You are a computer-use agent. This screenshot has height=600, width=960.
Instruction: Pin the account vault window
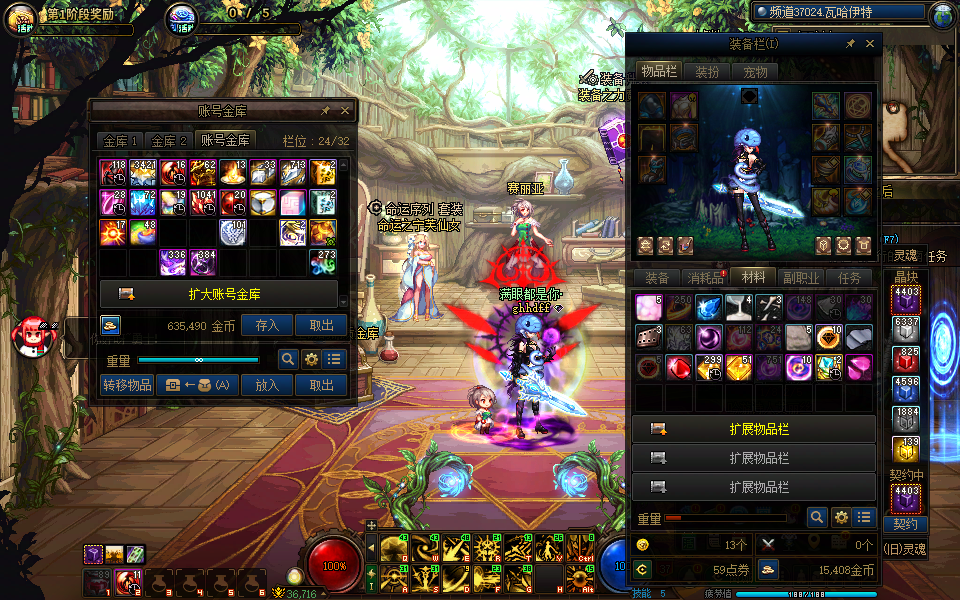[325, 111]
